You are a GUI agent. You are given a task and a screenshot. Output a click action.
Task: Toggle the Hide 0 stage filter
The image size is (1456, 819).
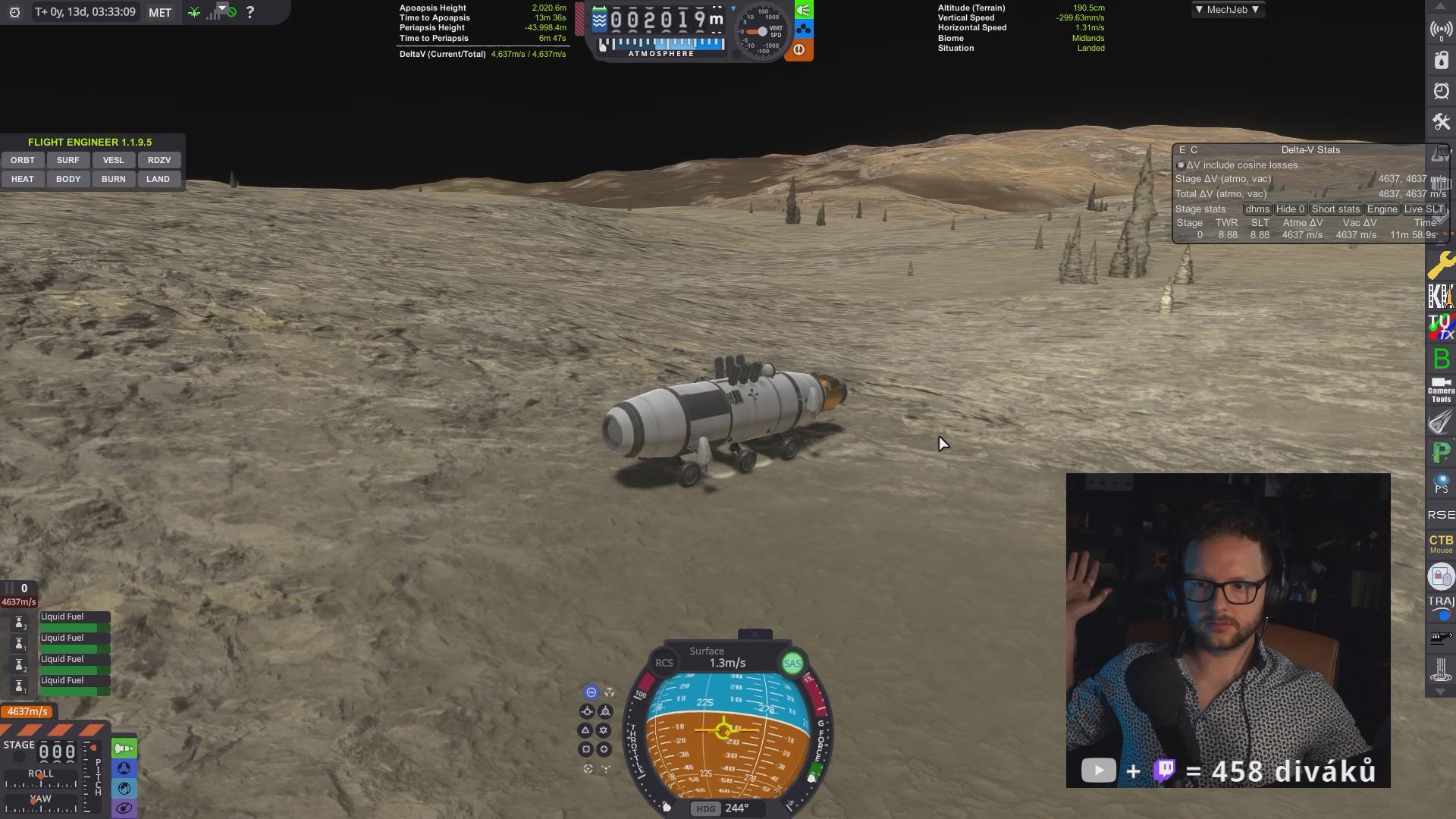tap(1290, 209)
